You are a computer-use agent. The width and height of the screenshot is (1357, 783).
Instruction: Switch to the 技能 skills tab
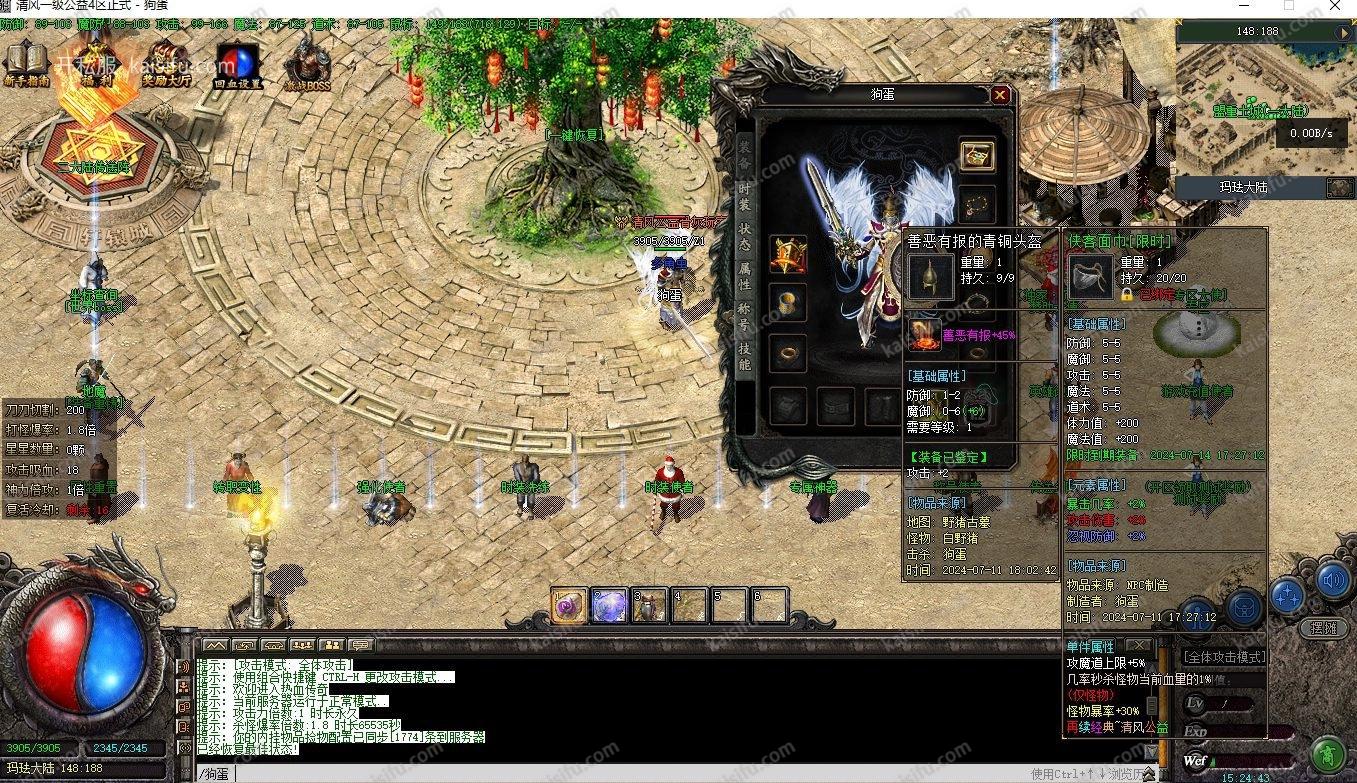tap(745, 358)
